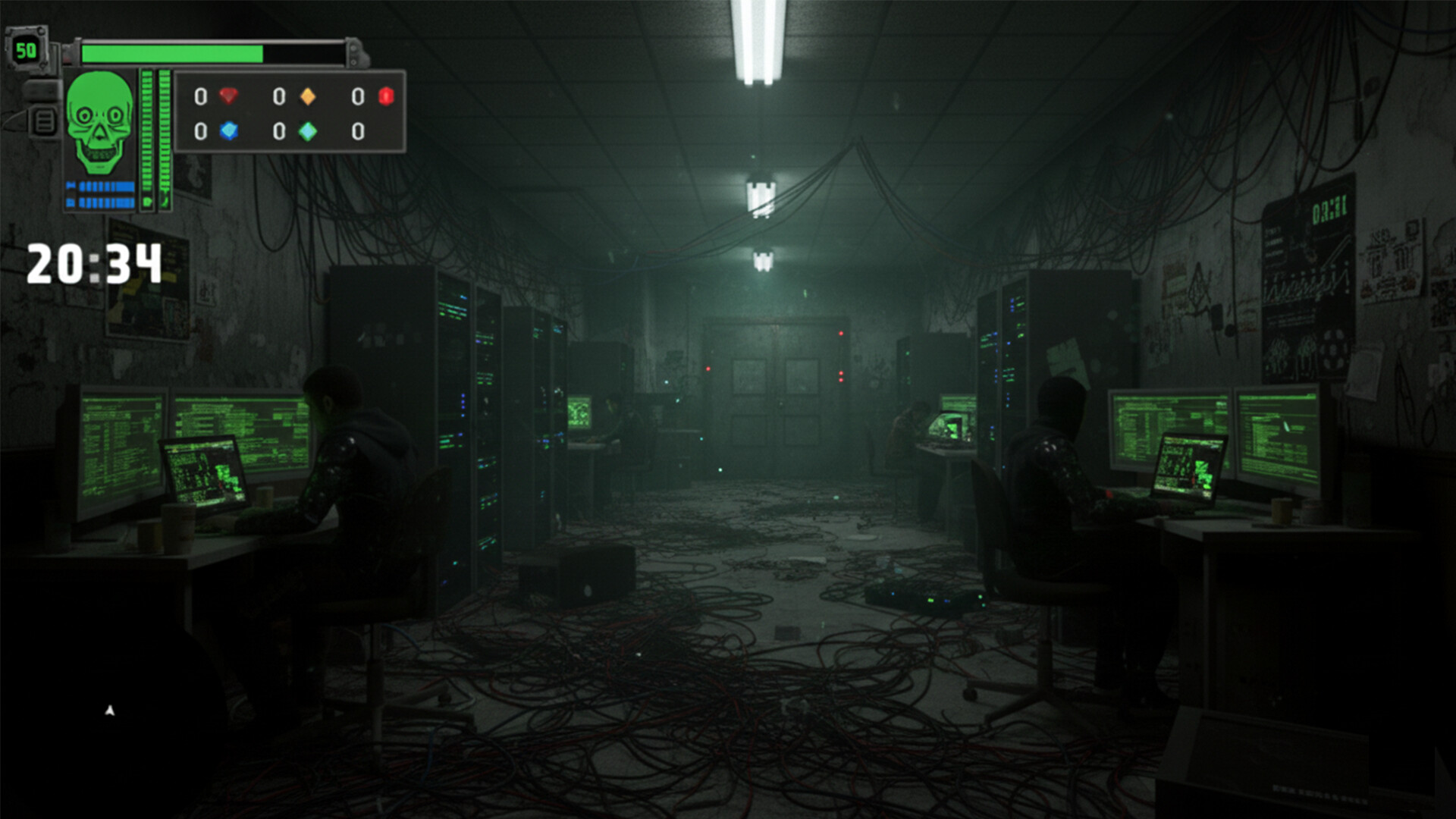Select the red ruby gem icon
The height and width of the screenshot is (819, 1456).
point(228,96)
